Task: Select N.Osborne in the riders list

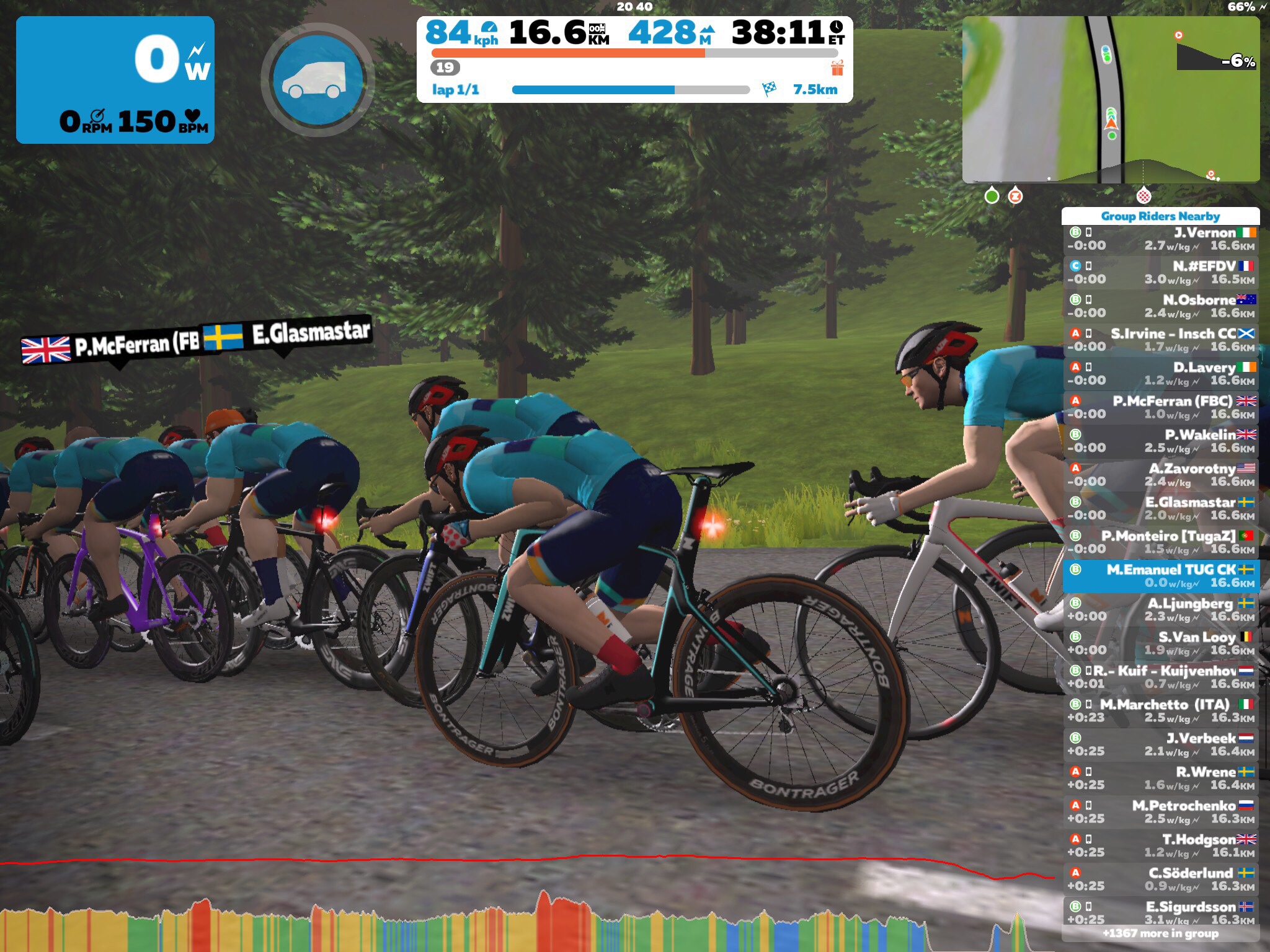Action: [1160, 307]
